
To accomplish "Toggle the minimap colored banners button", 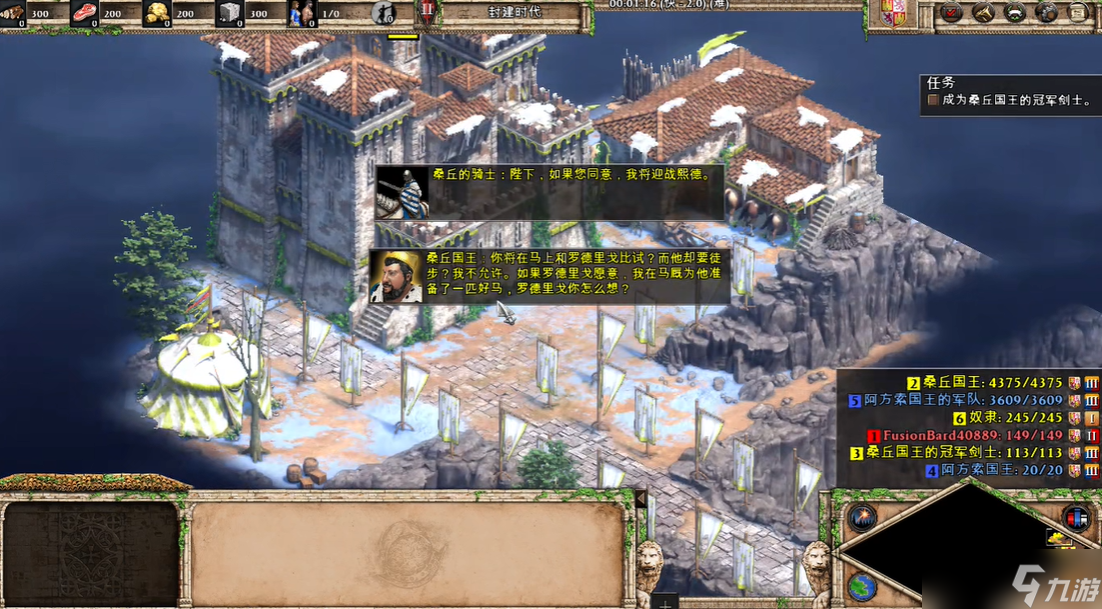I will click(1076, 518).
